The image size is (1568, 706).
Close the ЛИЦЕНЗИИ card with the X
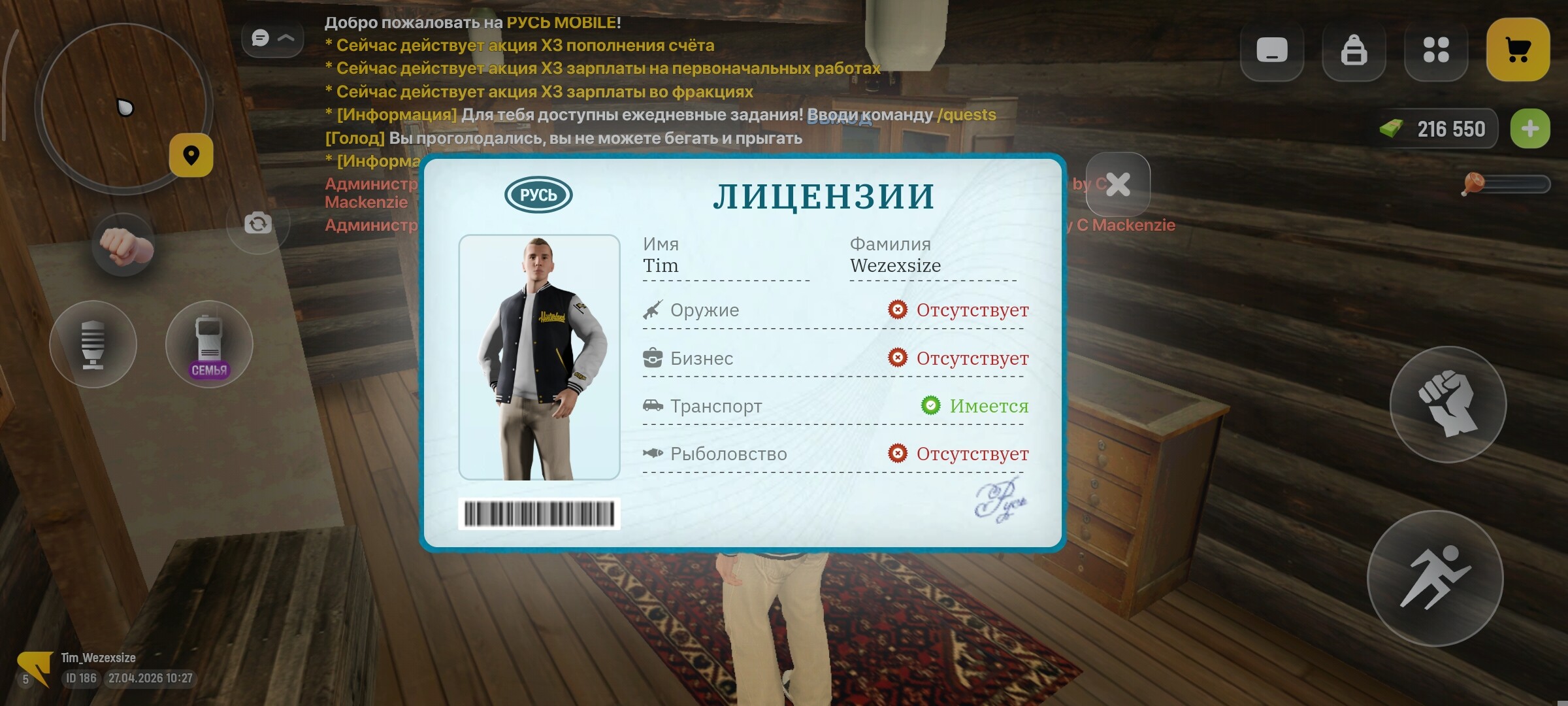(1119, 185)
